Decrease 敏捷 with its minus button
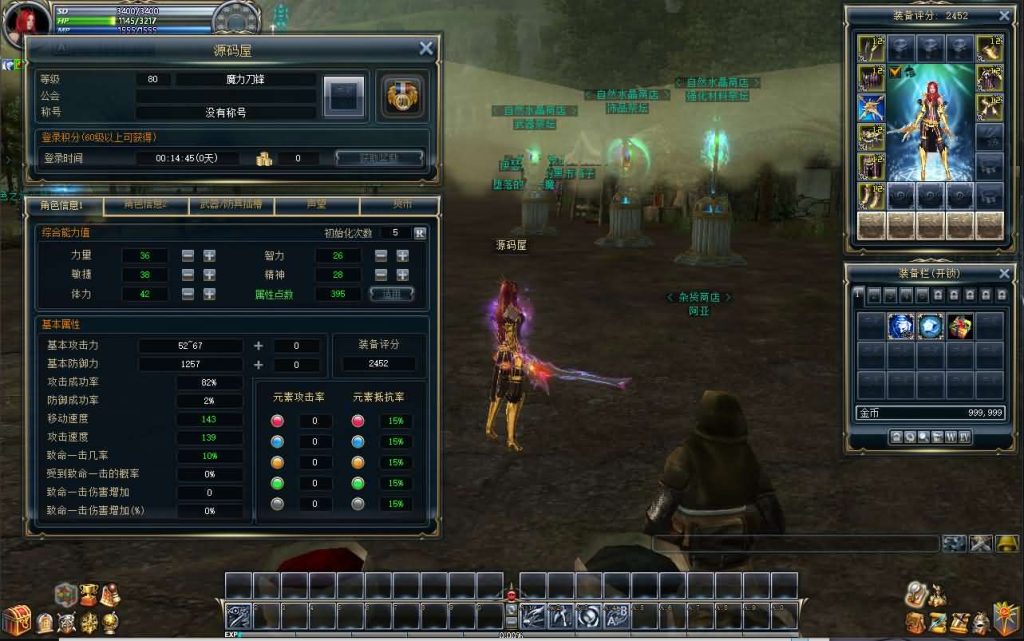This screenshot has width=1024, height=641. pyautogui.click(x=188, y=275)
